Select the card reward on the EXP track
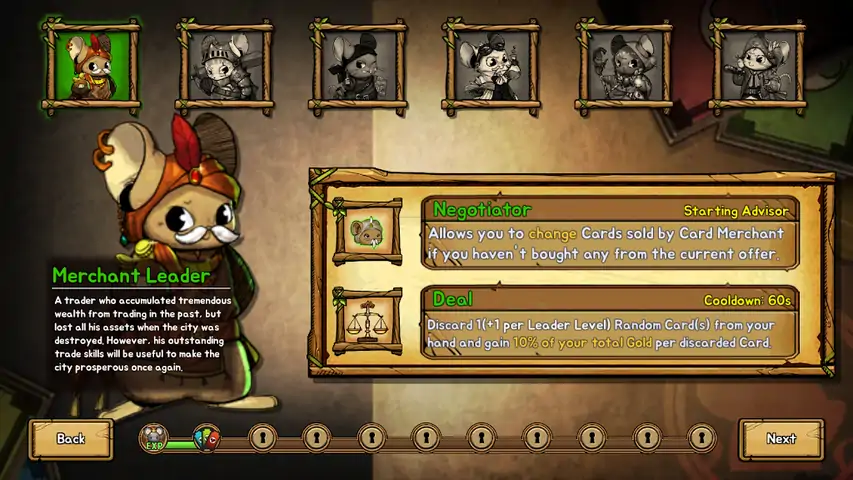853x480 pixels. 207,438
